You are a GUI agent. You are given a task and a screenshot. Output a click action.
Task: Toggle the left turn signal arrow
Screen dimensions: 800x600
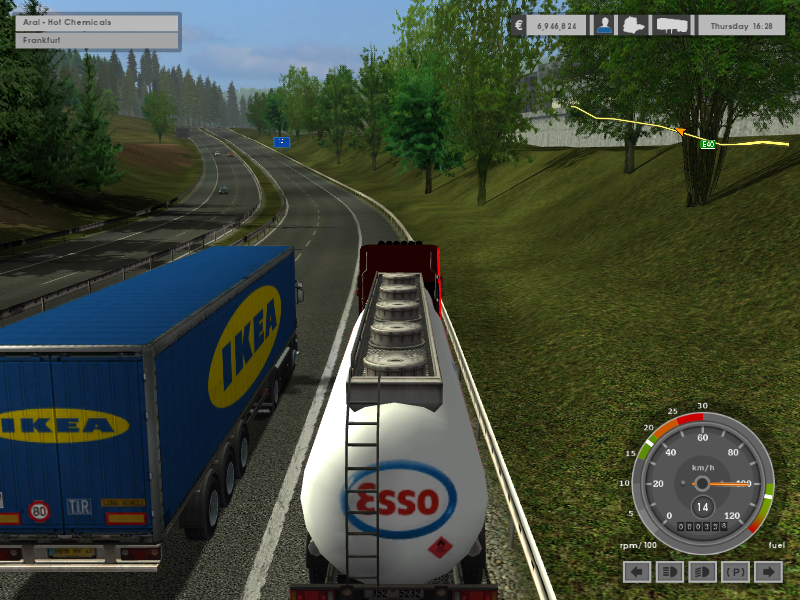638,572
